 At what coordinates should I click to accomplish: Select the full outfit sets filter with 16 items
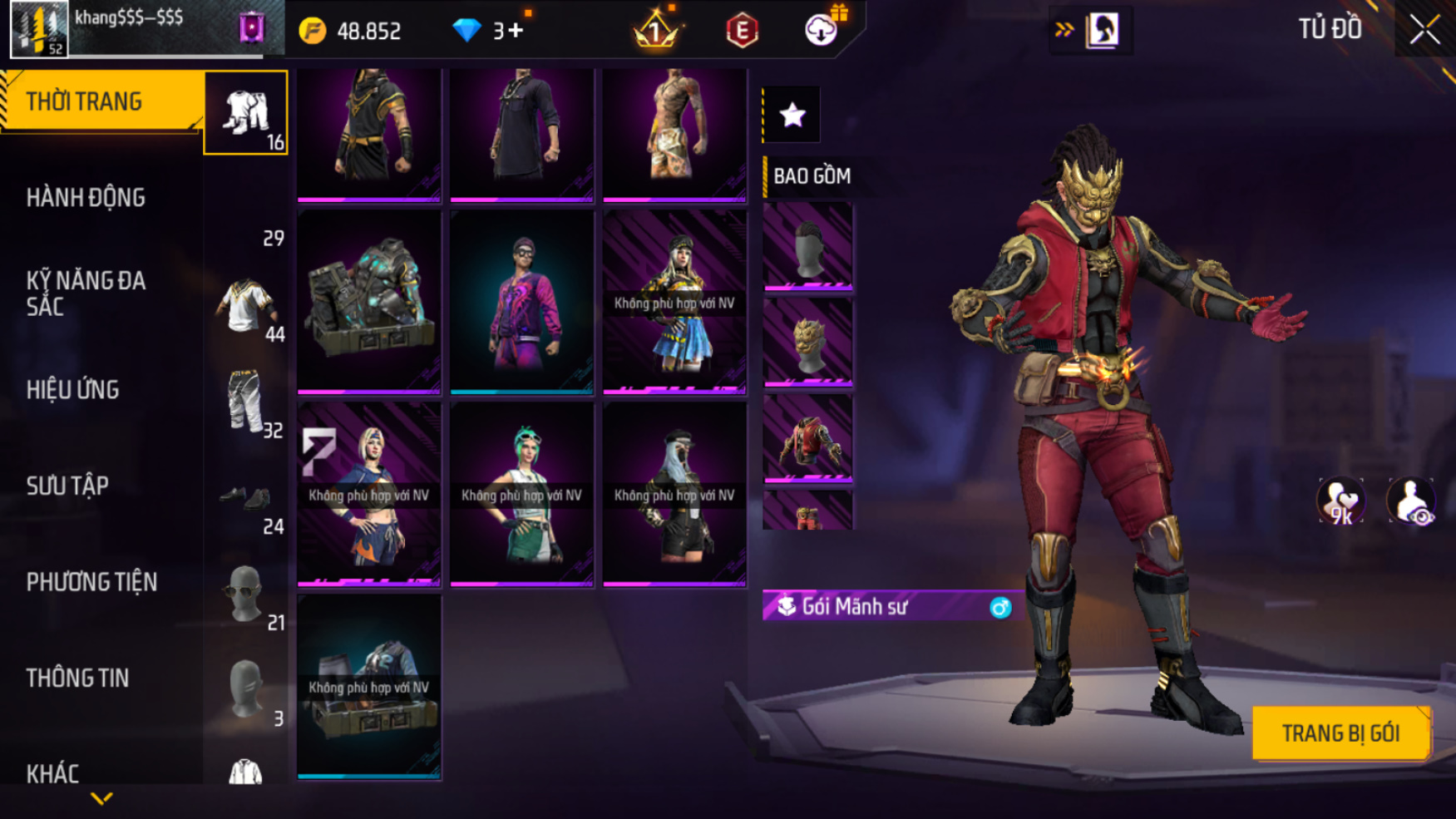[x=246, y=113]
